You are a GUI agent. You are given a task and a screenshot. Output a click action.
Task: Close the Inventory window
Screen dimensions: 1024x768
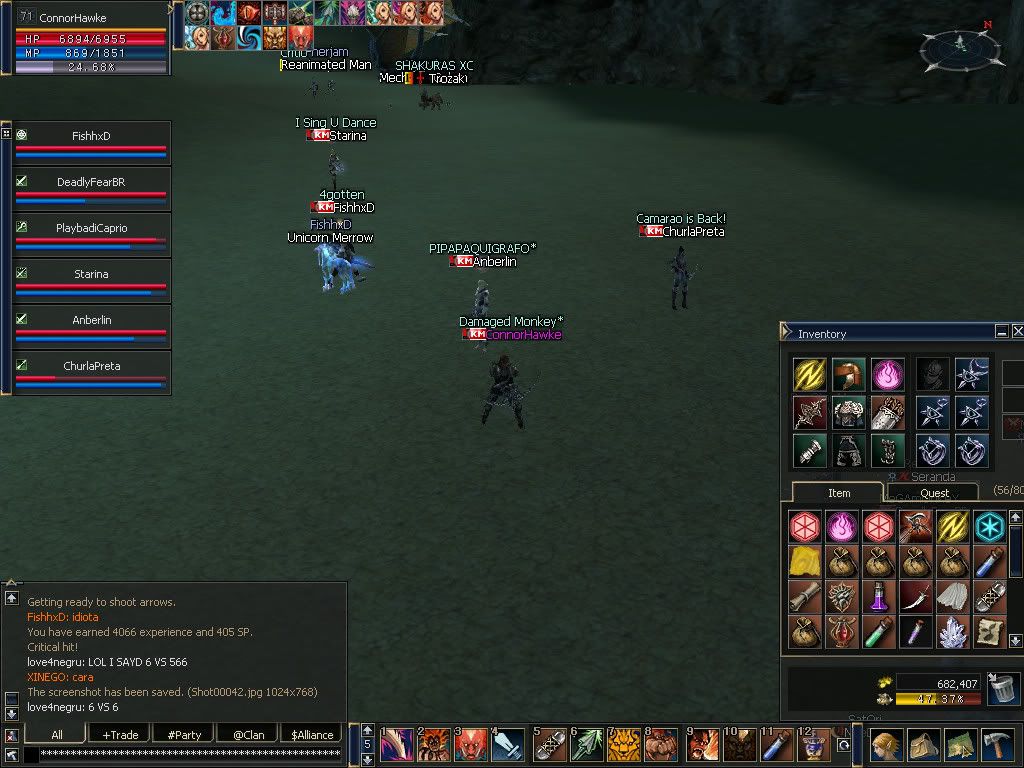point(1017,331)
